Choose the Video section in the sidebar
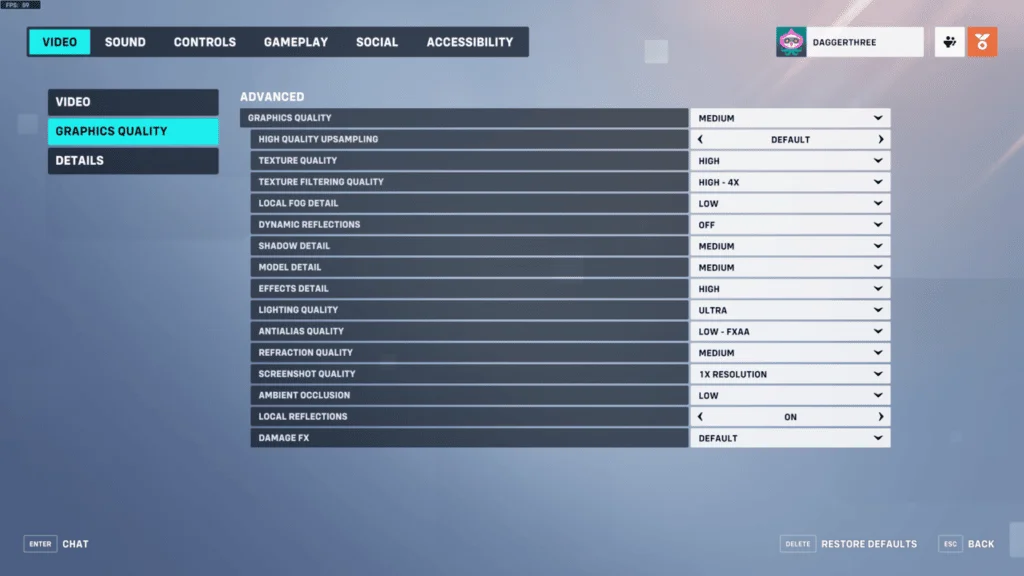1024x576 pixels. tap(133, 102)
